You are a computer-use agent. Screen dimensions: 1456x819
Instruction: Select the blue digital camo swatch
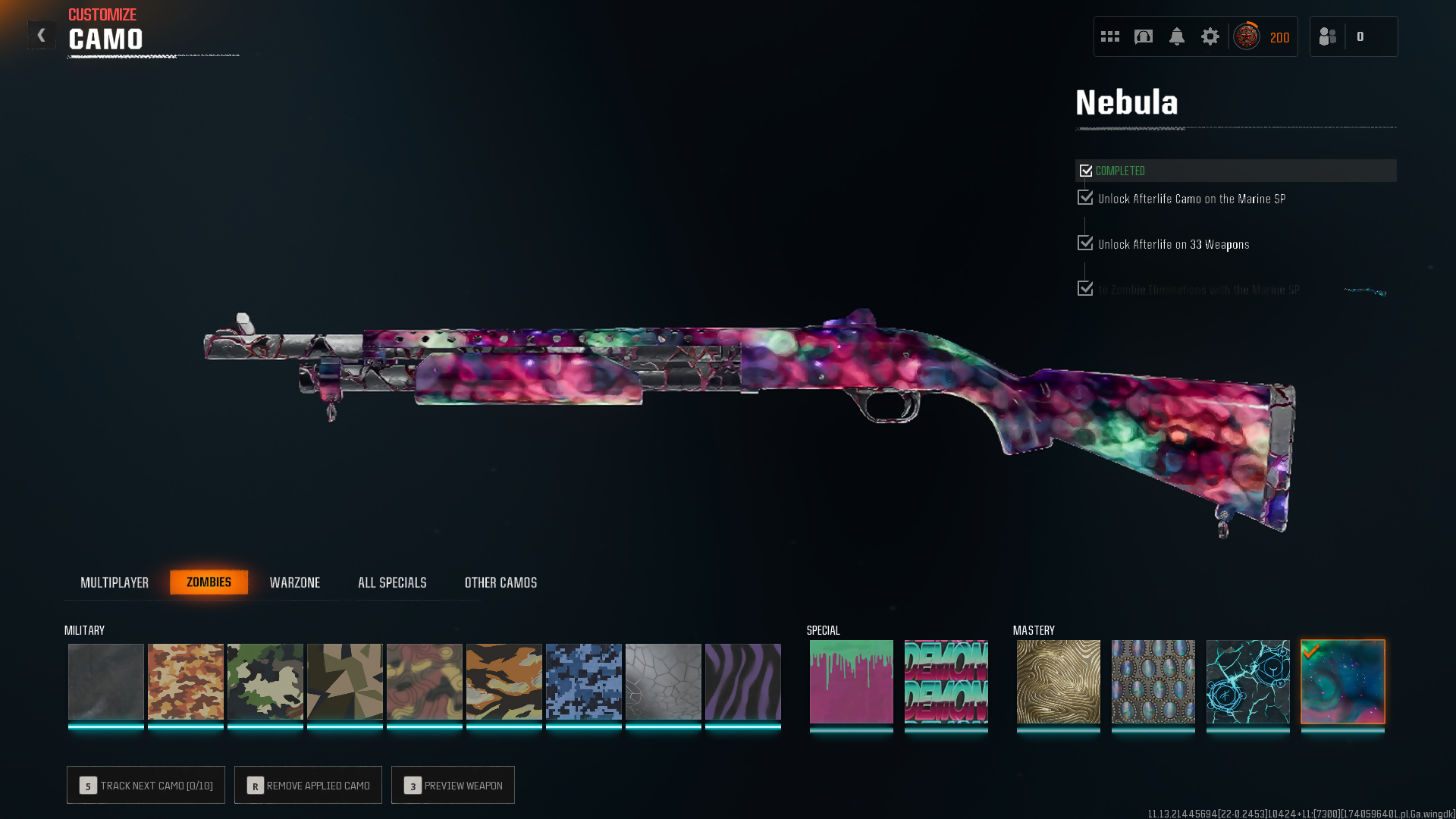[x=584, y=681]
